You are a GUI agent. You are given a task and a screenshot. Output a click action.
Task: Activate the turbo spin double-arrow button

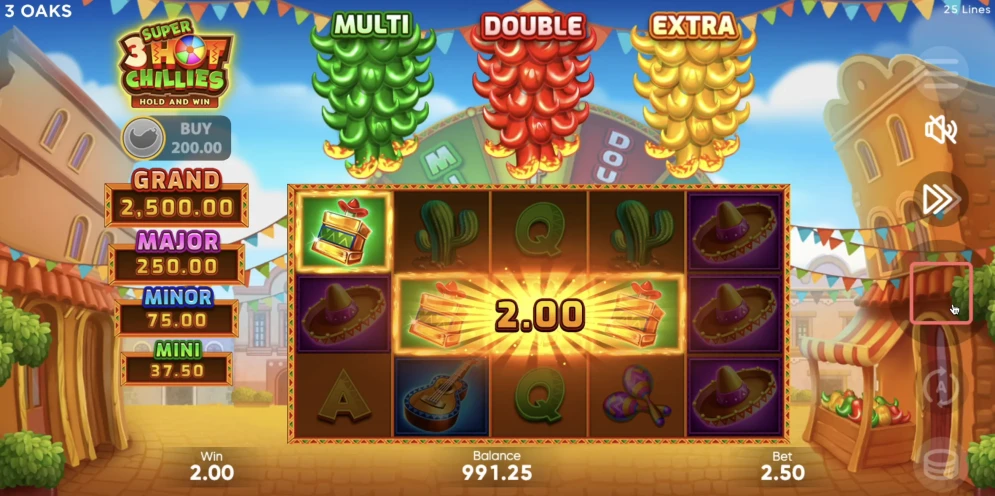point(940,199)
